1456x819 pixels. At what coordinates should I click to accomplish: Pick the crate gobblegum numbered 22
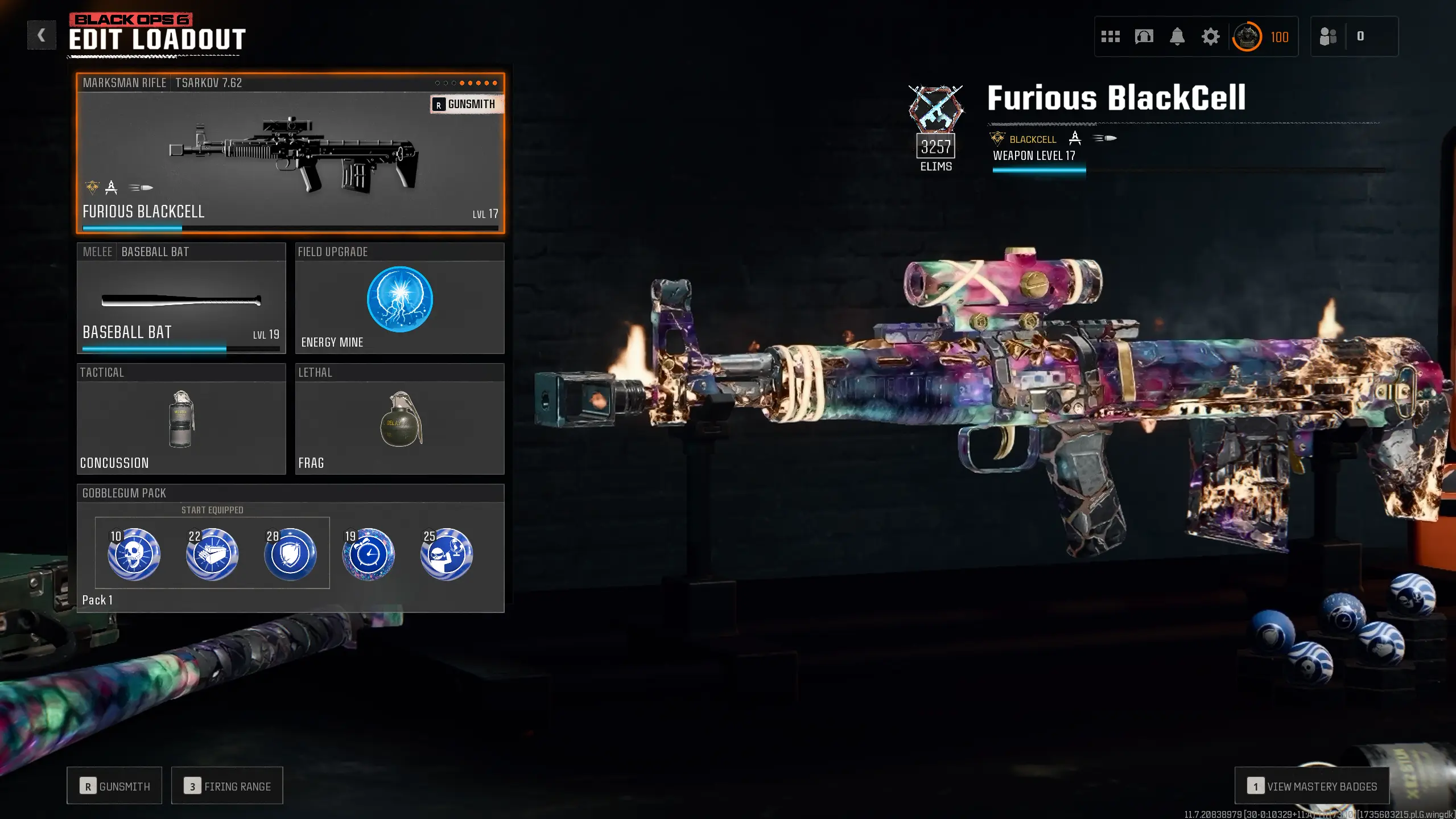212,554
